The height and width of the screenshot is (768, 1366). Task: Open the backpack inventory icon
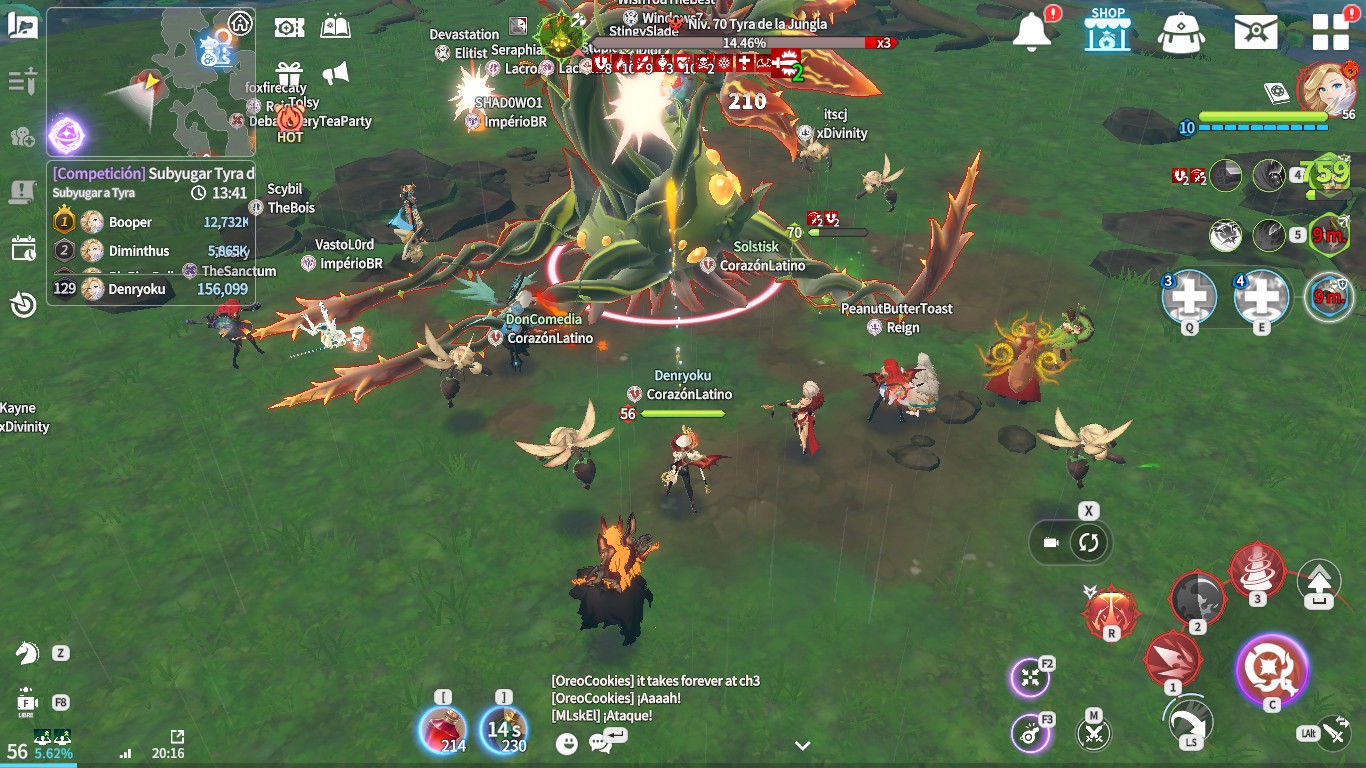coord(1181,32)
